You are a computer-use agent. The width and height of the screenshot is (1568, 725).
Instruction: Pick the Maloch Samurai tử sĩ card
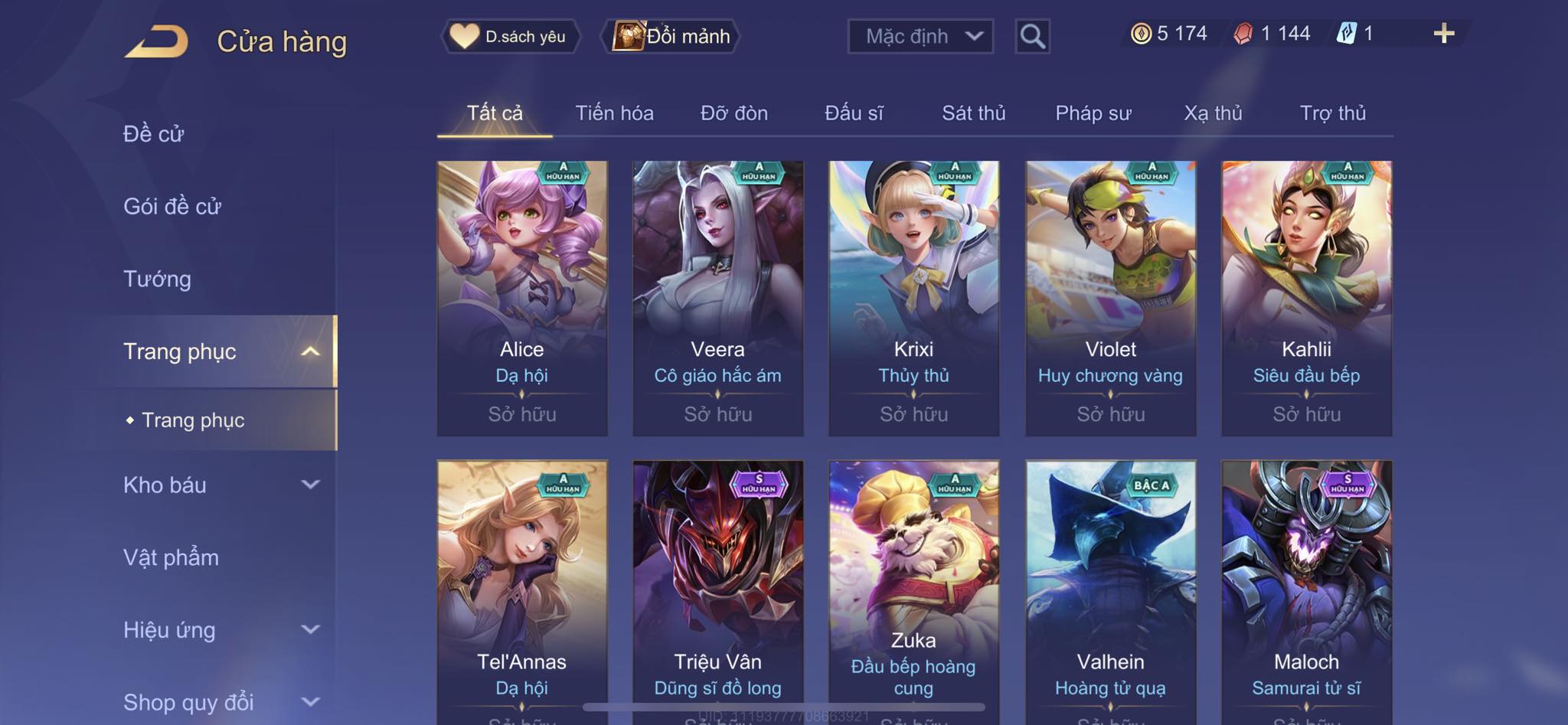[1306, 589]
